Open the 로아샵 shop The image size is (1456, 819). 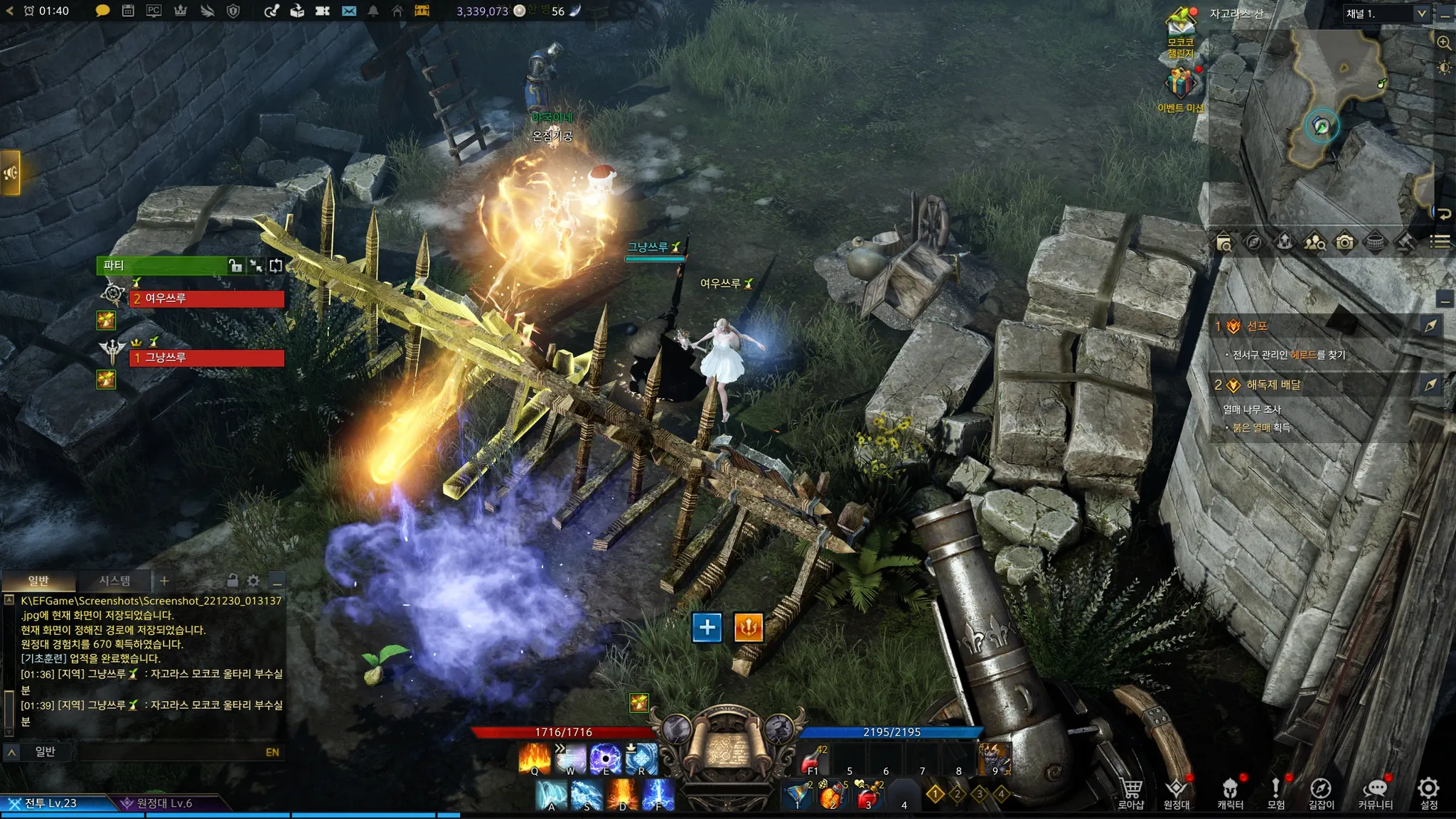[1131, 791]
